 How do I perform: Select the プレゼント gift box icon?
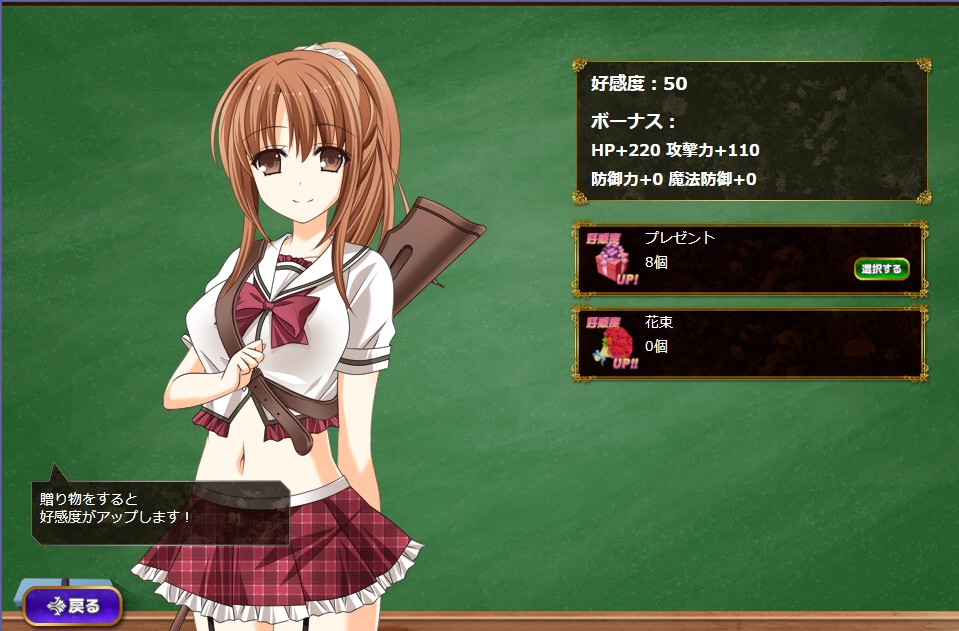click(x=611, y=260)
